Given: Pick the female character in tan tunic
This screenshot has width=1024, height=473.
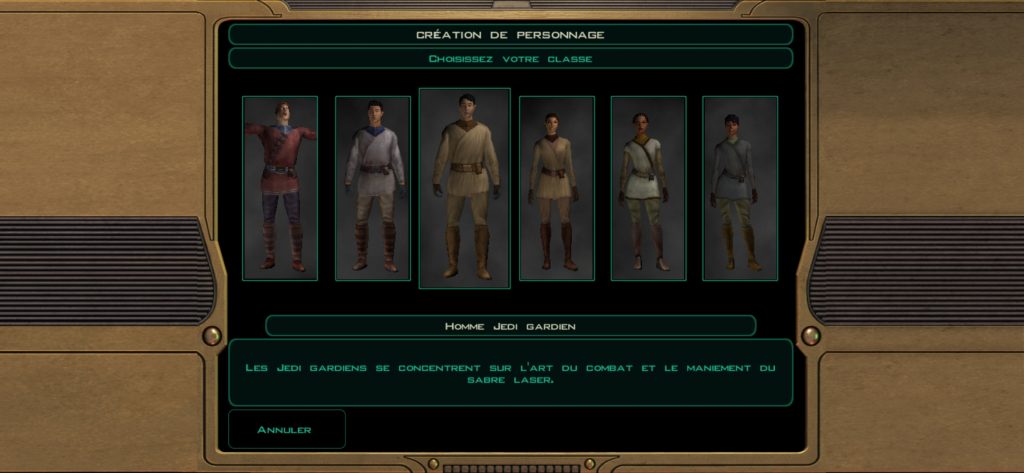Looking at the screenshot, I should pyautogui.click(x=557, y=188).
